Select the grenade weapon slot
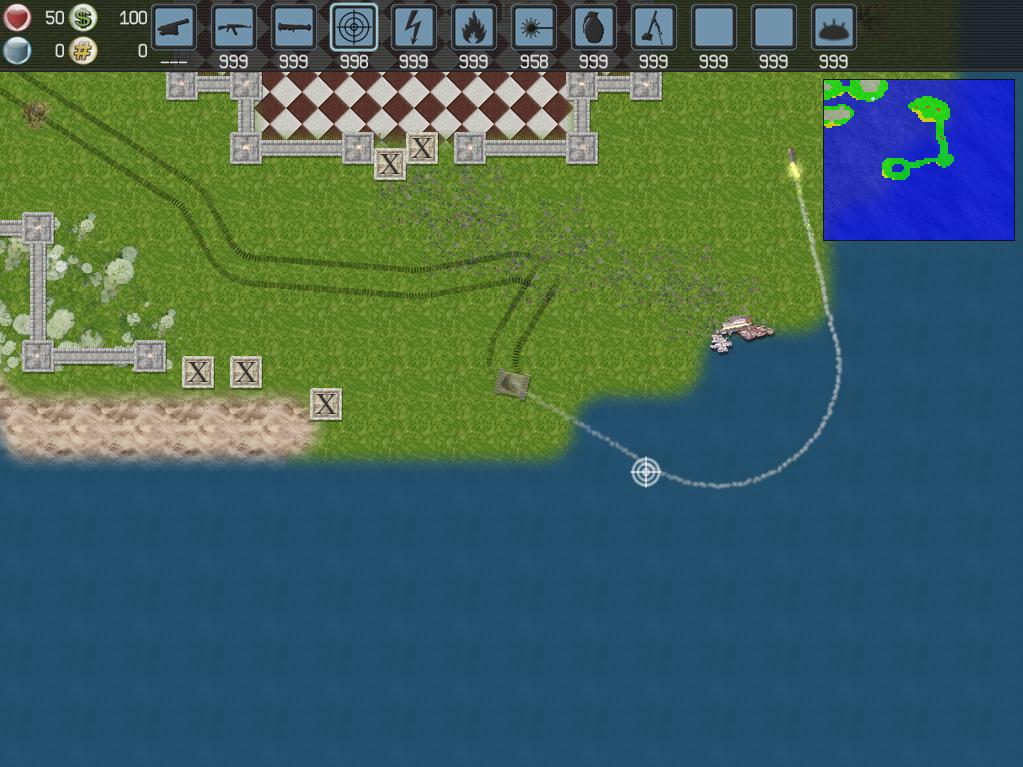This screenshot has width=1023, height=767. 594,28
